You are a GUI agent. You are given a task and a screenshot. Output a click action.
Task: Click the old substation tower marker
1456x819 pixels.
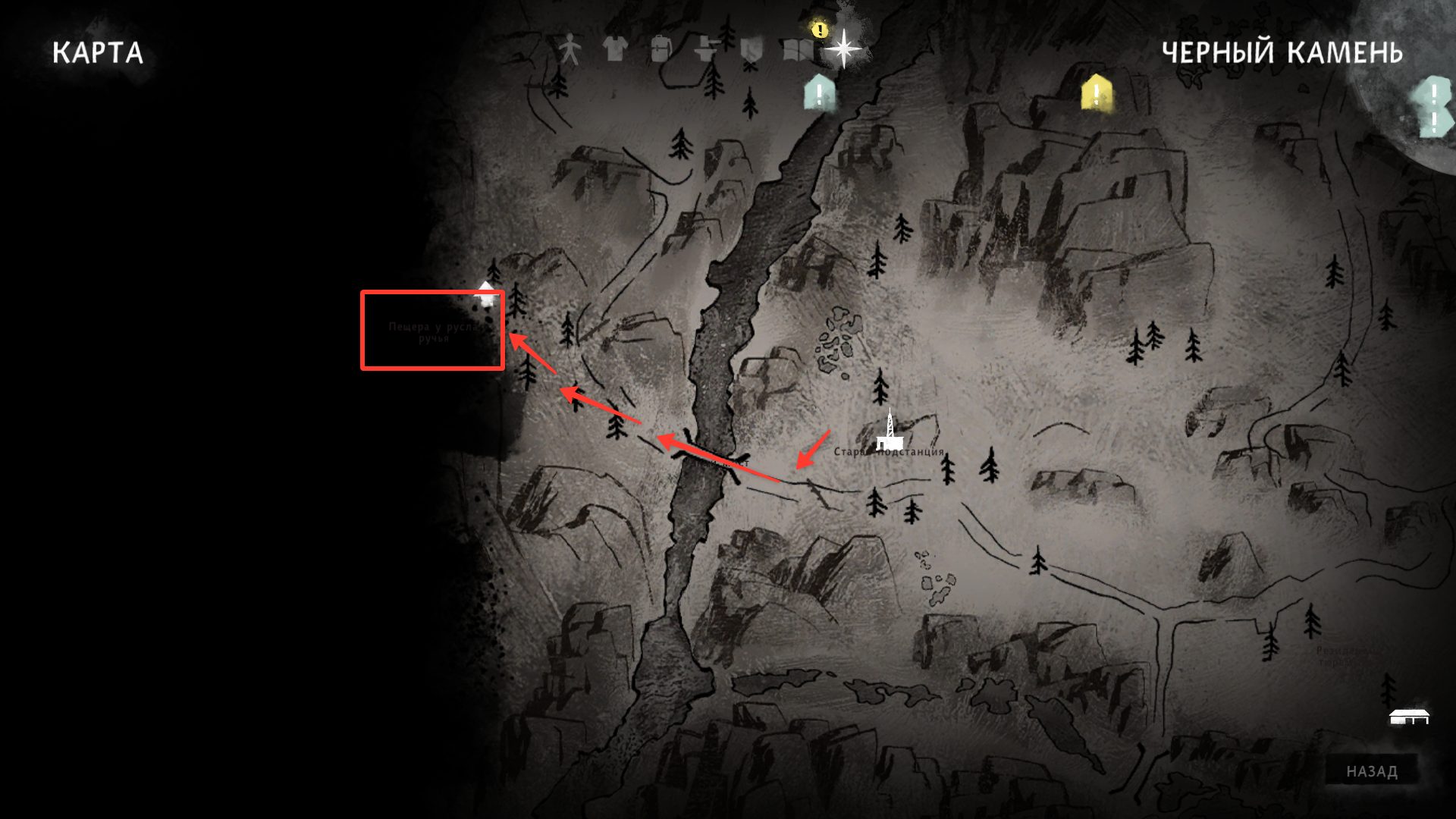tap(888, 431)
